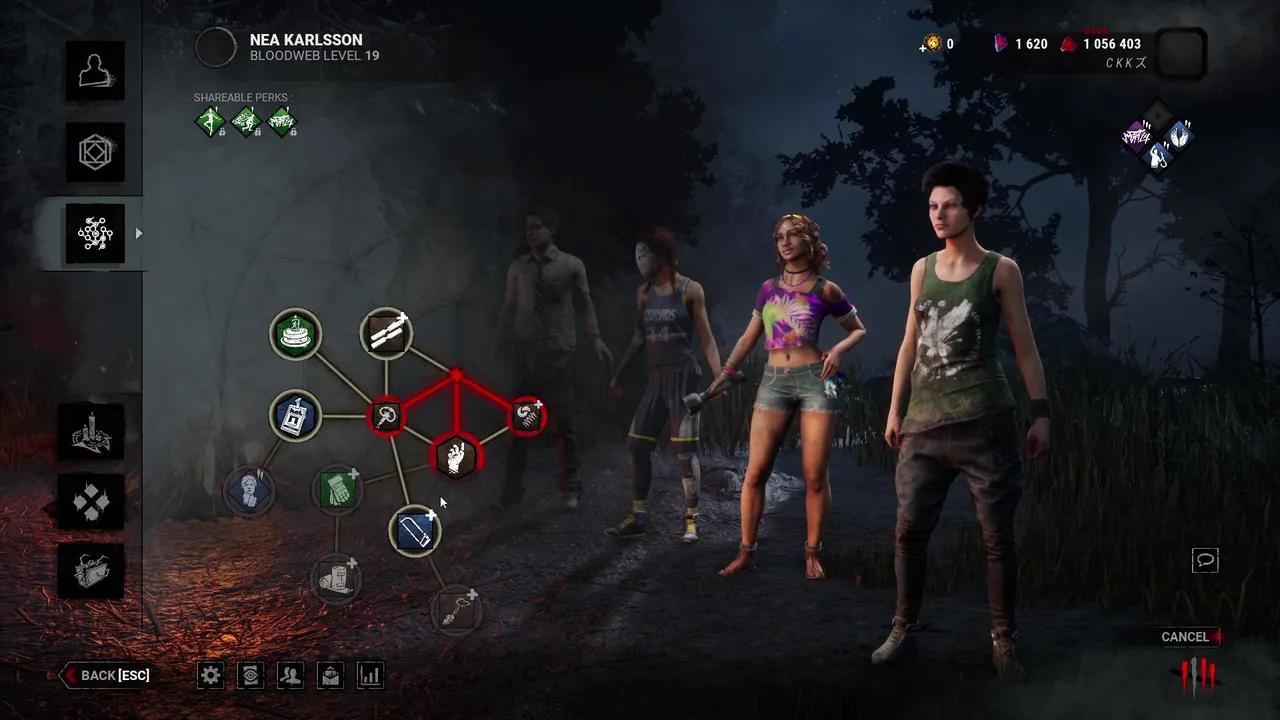The width and height of the screenshot is (1280, 720).
Task: Open the loadout hexagon icon in the sidebar
Action: [95, 152]
